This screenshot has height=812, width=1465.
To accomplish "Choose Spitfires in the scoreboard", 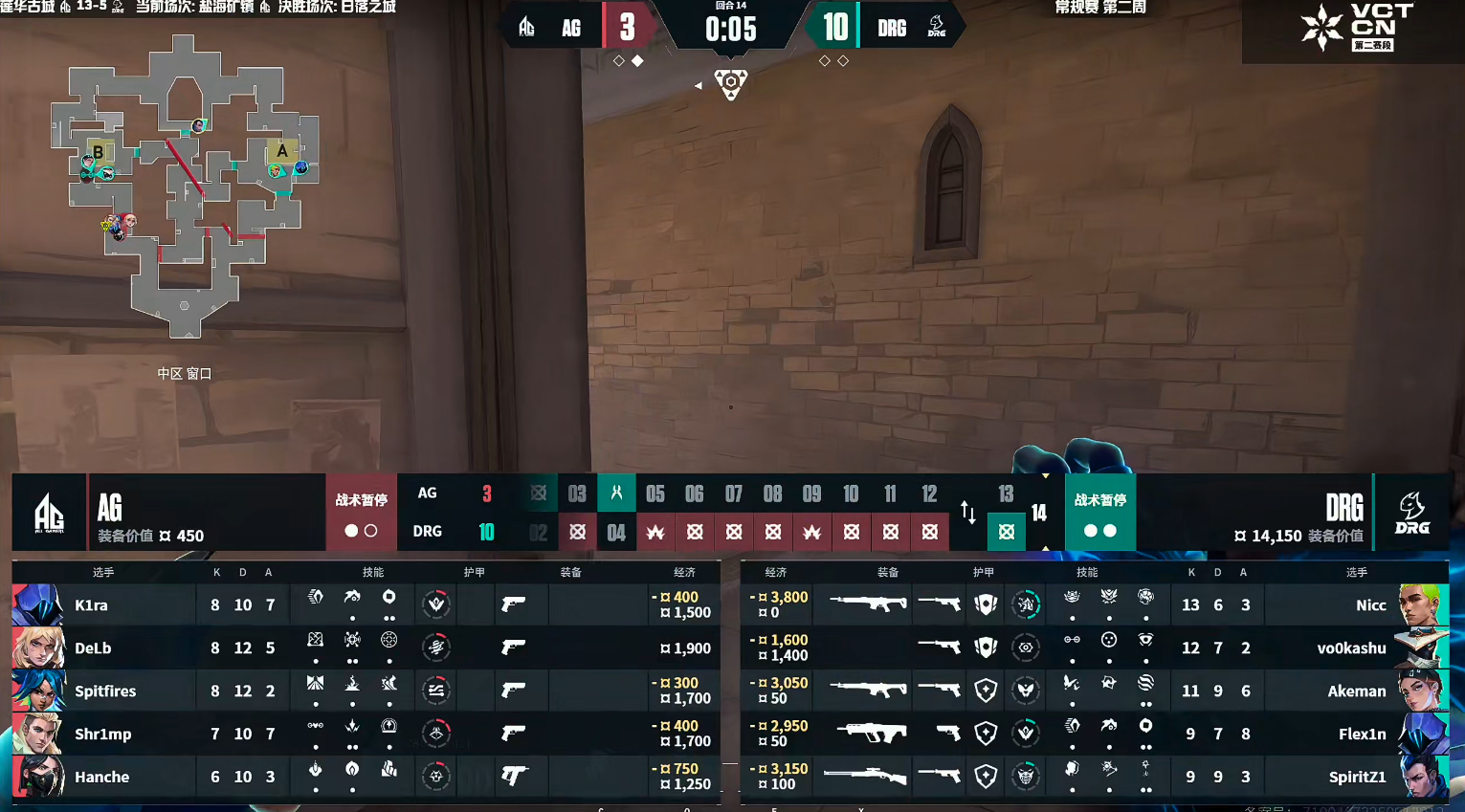I will coord(105,691).
